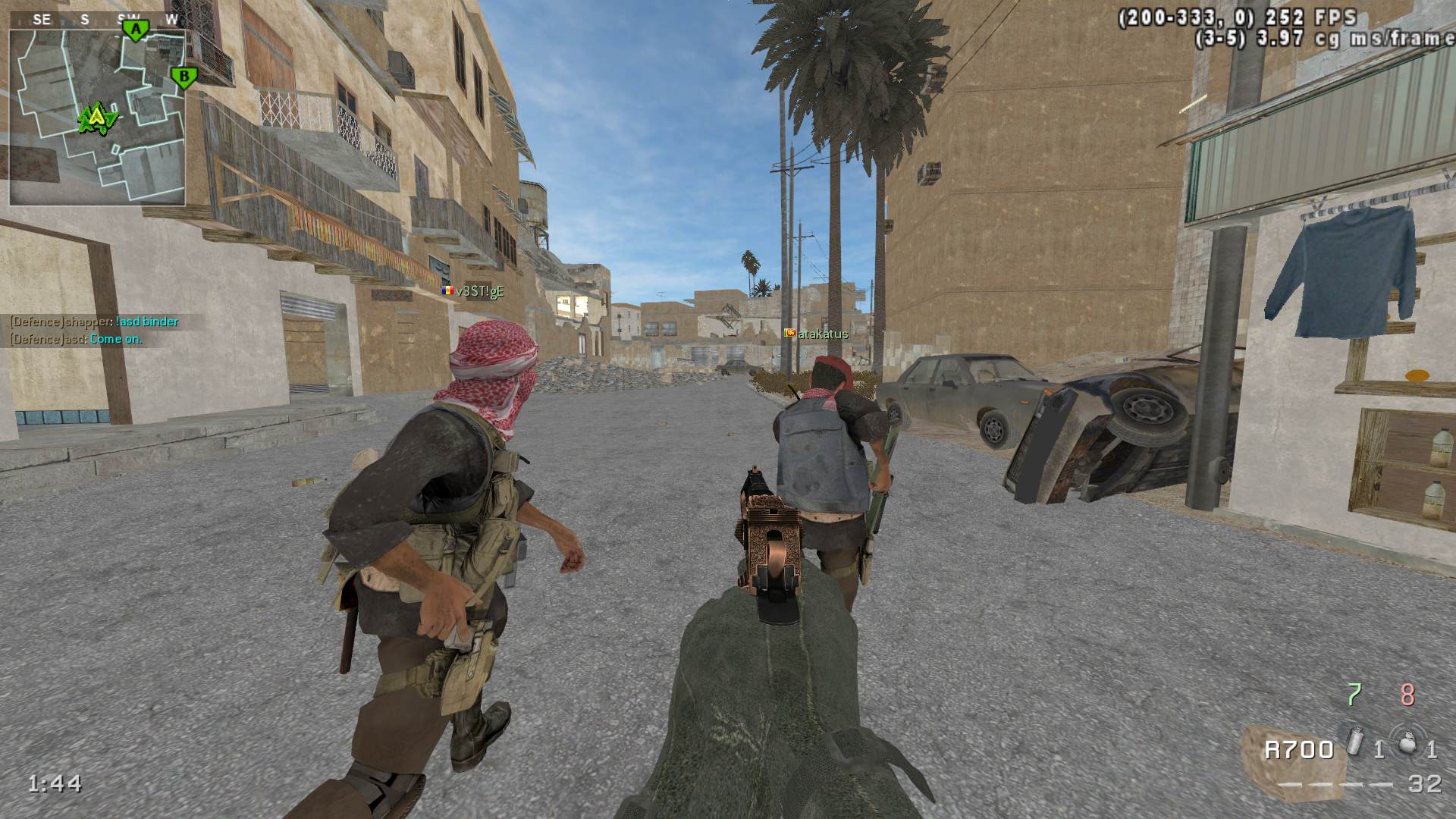Click the "!asd binder" chat message from shapper
1456x819 pixels.
point(147,322)
